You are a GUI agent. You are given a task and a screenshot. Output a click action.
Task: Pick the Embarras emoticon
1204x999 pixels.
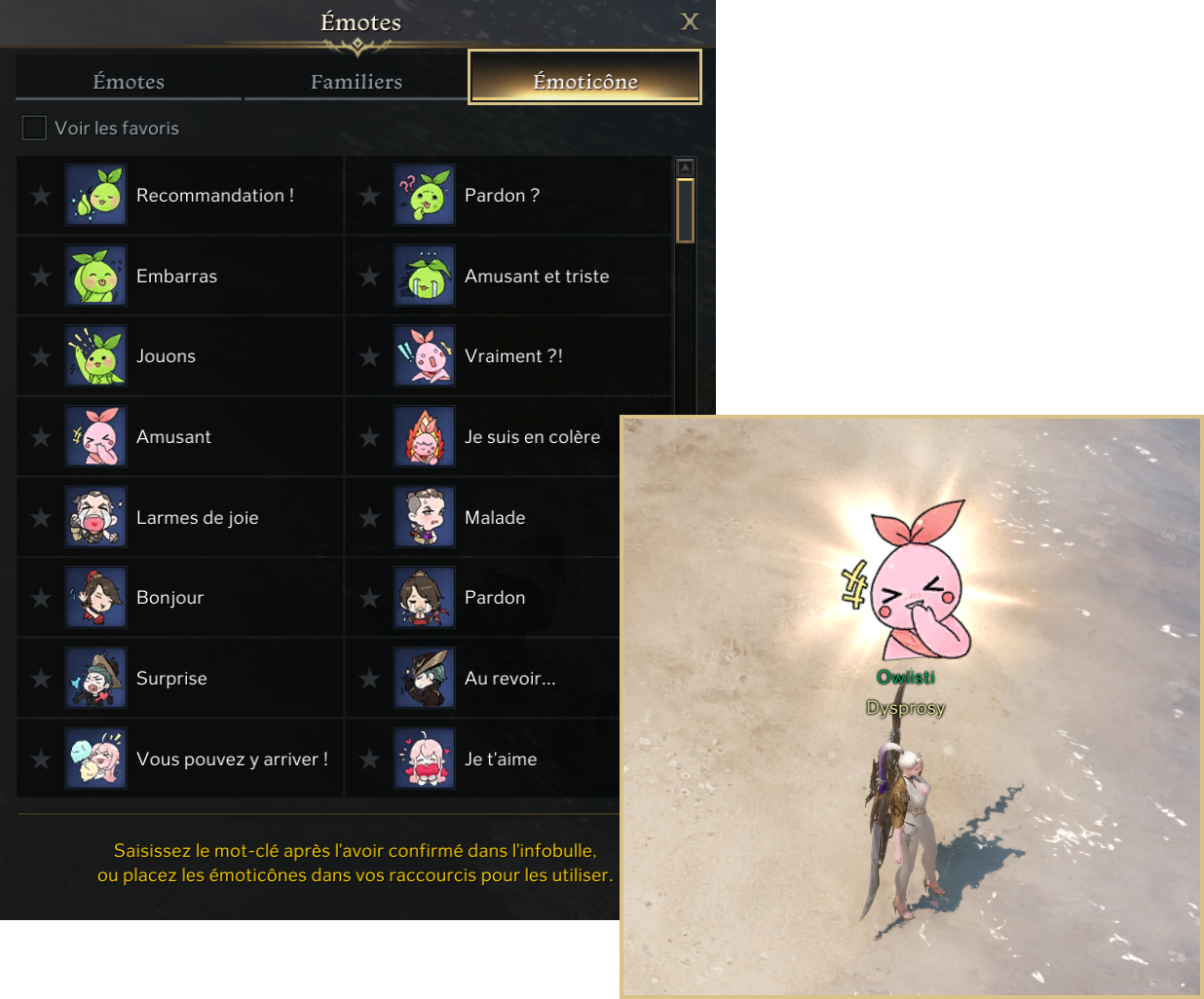(95, 276)
